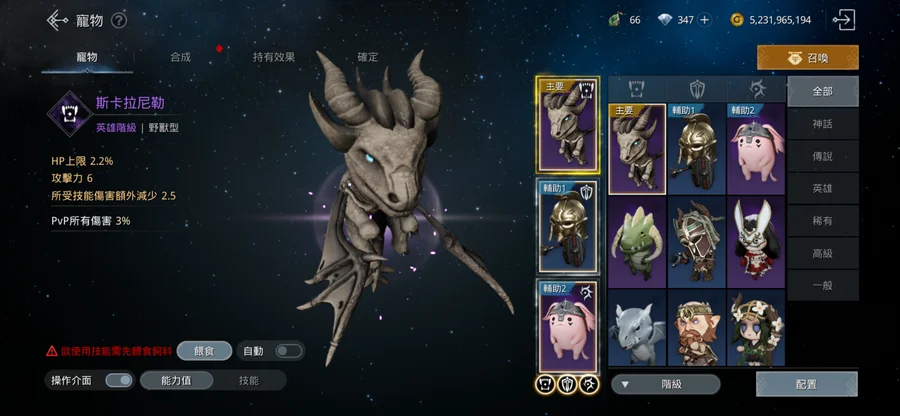This screenshot has height=416, width=900.
Task: Switch to the 技能 skills view
Action: (248, 380)
